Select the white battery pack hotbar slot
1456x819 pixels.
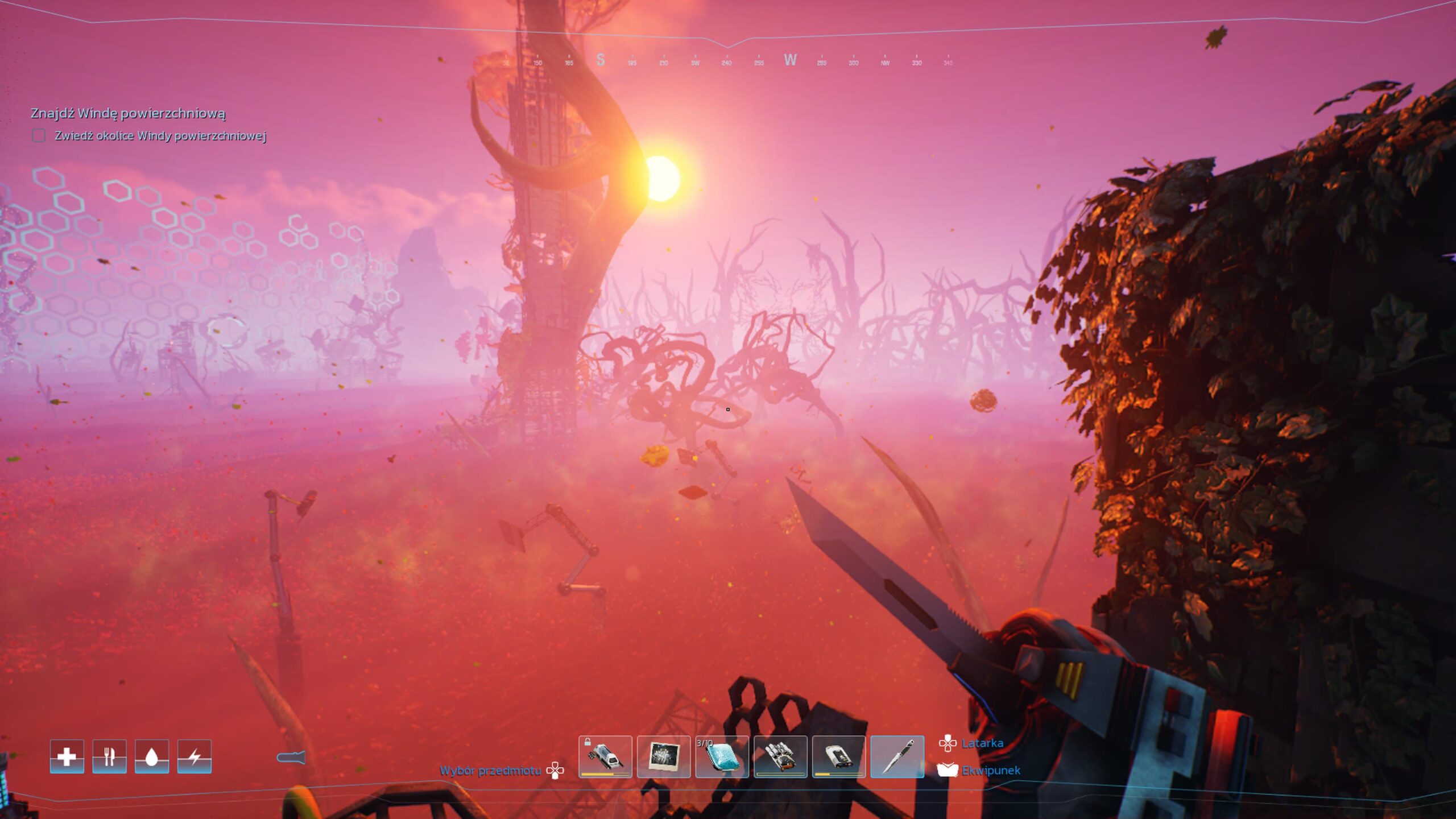tap(839, 756)
